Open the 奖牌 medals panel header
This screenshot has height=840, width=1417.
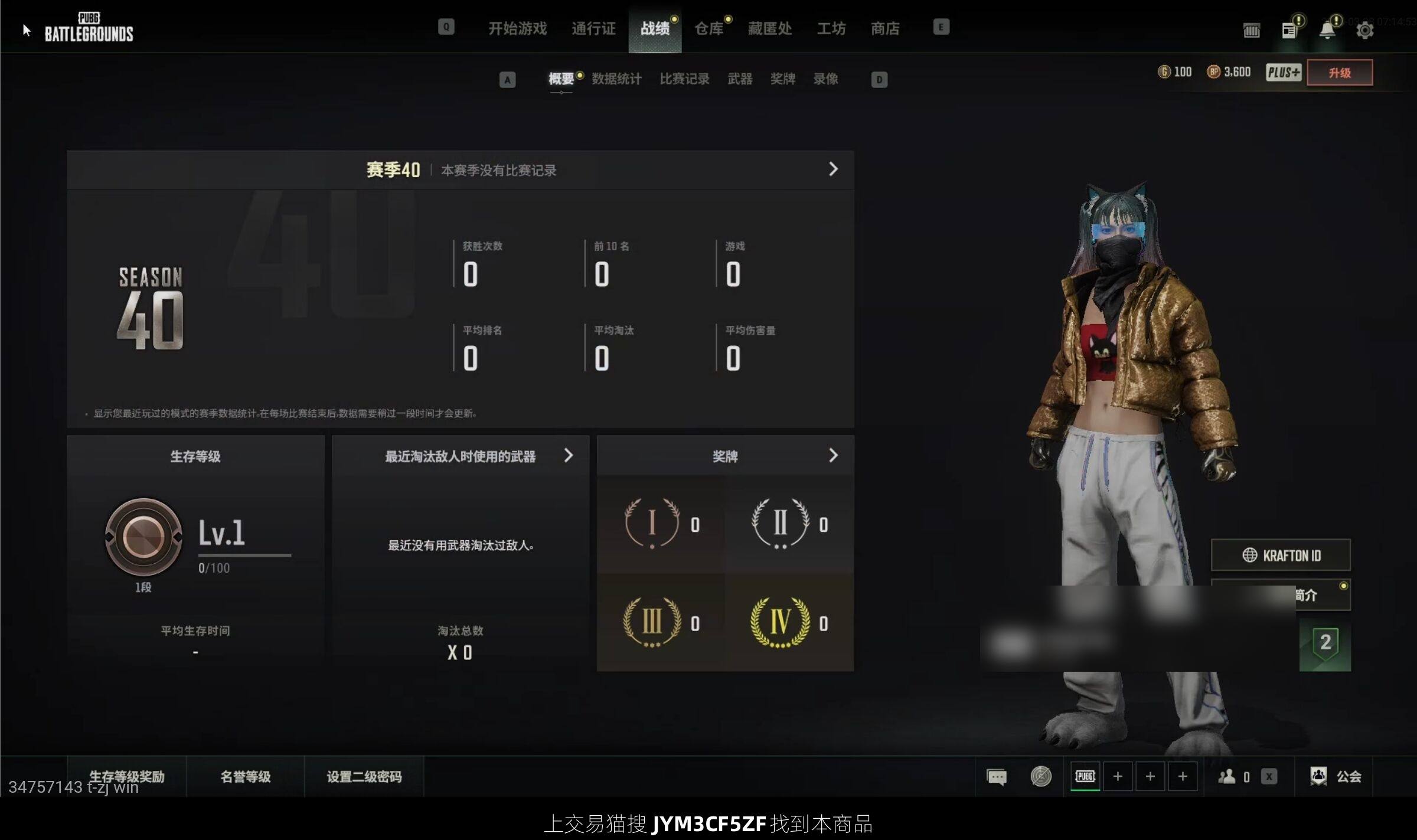coord(725,456)
